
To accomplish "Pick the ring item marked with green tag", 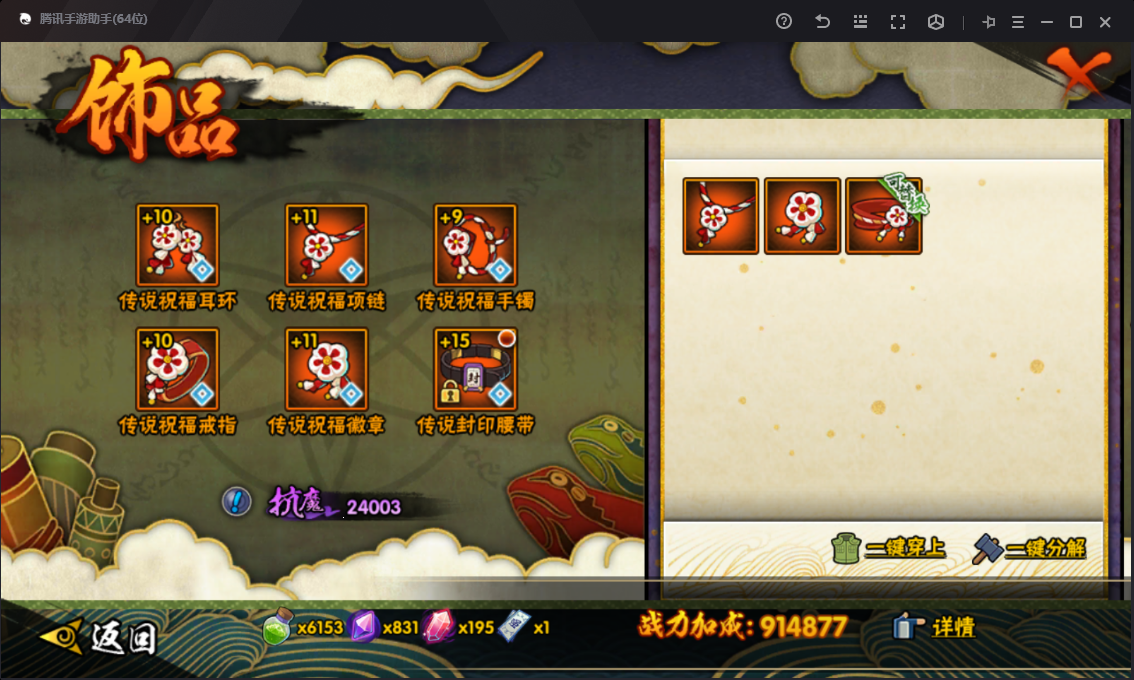I will [x=884, y=216].
